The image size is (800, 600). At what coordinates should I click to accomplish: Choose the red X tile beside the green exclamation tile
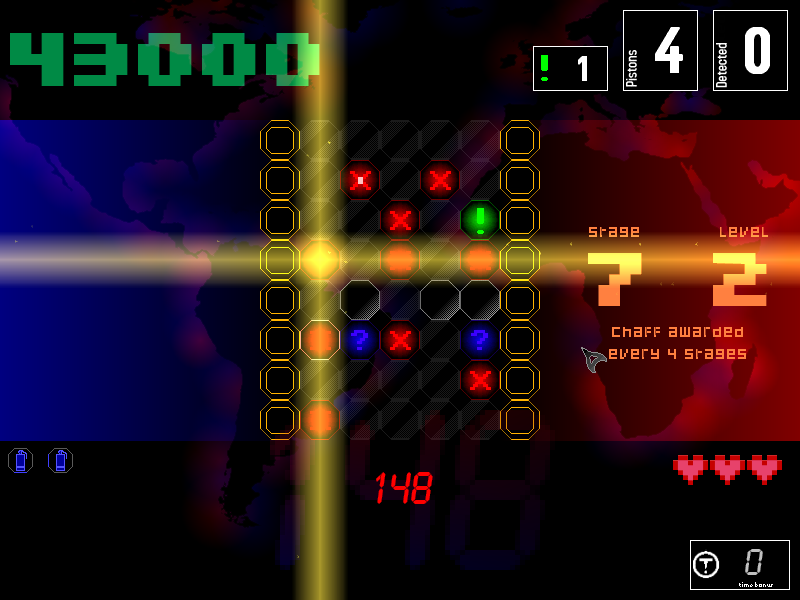pyautogui.click(x=400, y=219)
